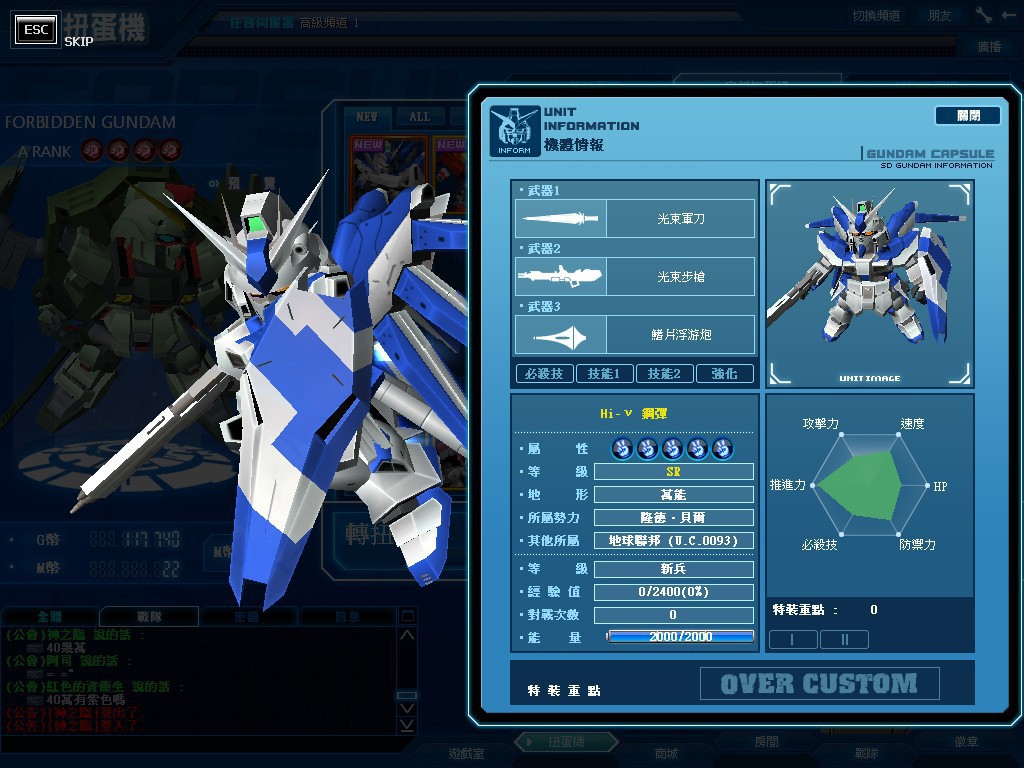Switch chat to the 全體 tab
The image size is (1024, 768).
(50, 617)
